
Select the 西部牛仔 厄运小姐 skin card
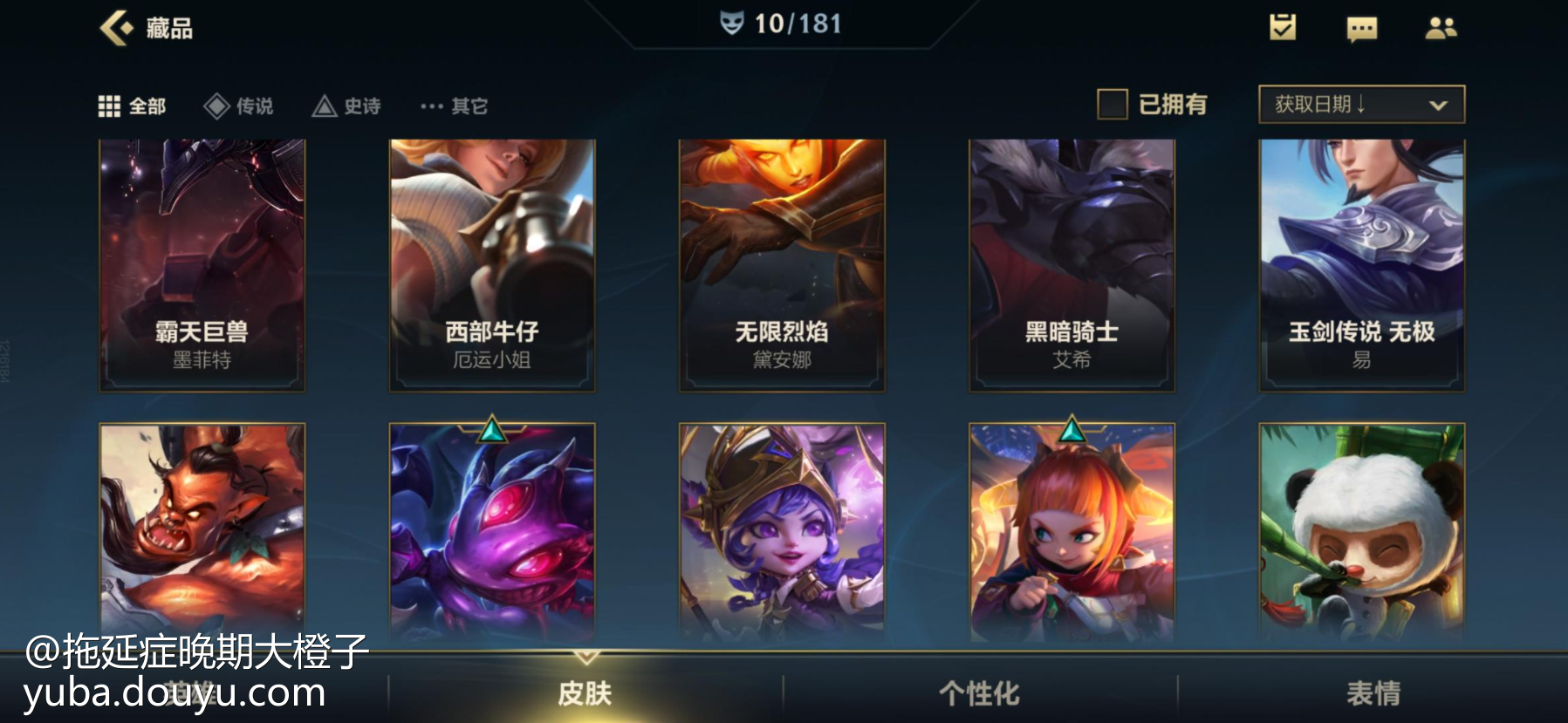click(492, 265)
